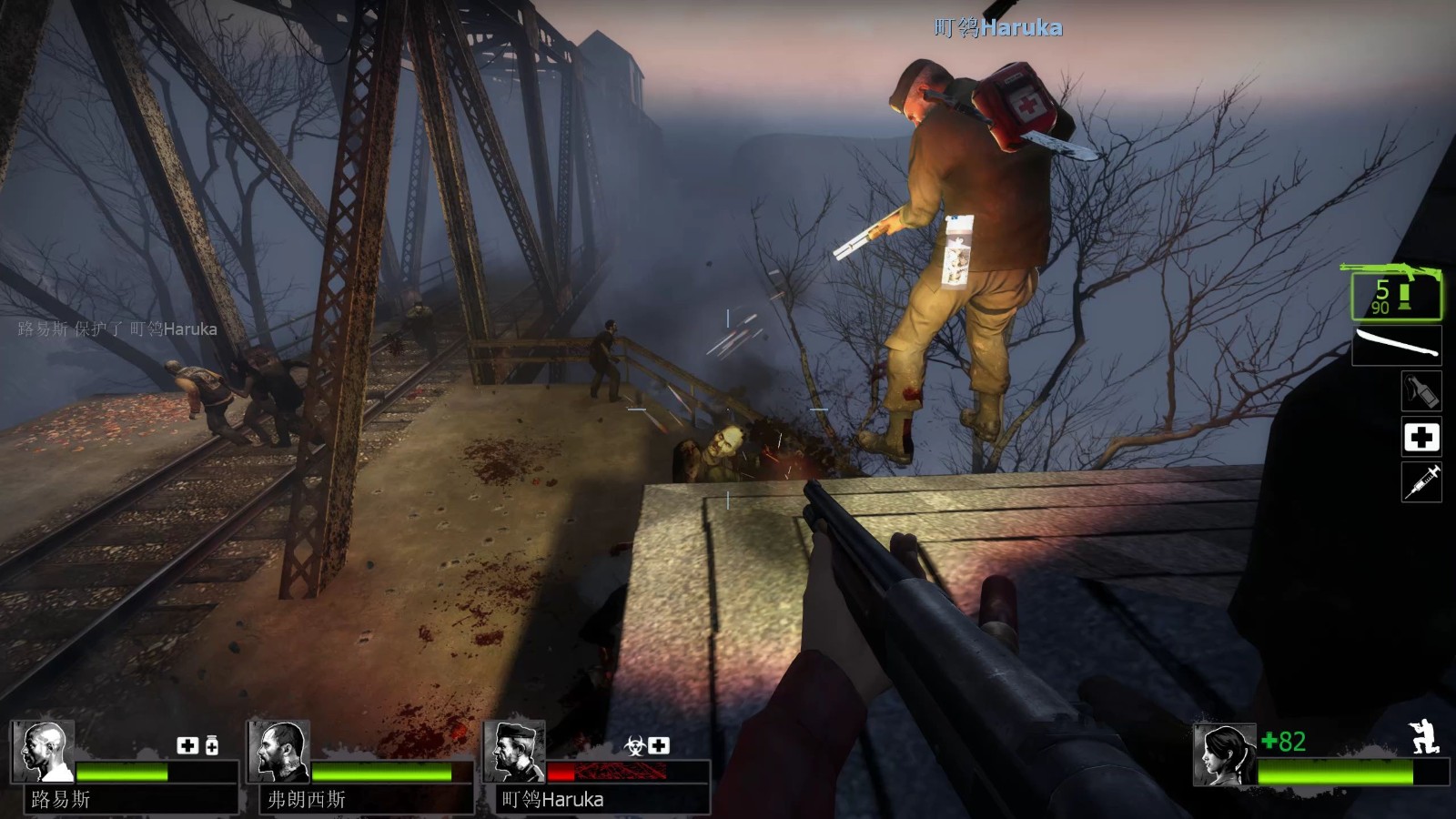
Task: Select the shotgun primary weapon slot
Action: pos(1394,293)
